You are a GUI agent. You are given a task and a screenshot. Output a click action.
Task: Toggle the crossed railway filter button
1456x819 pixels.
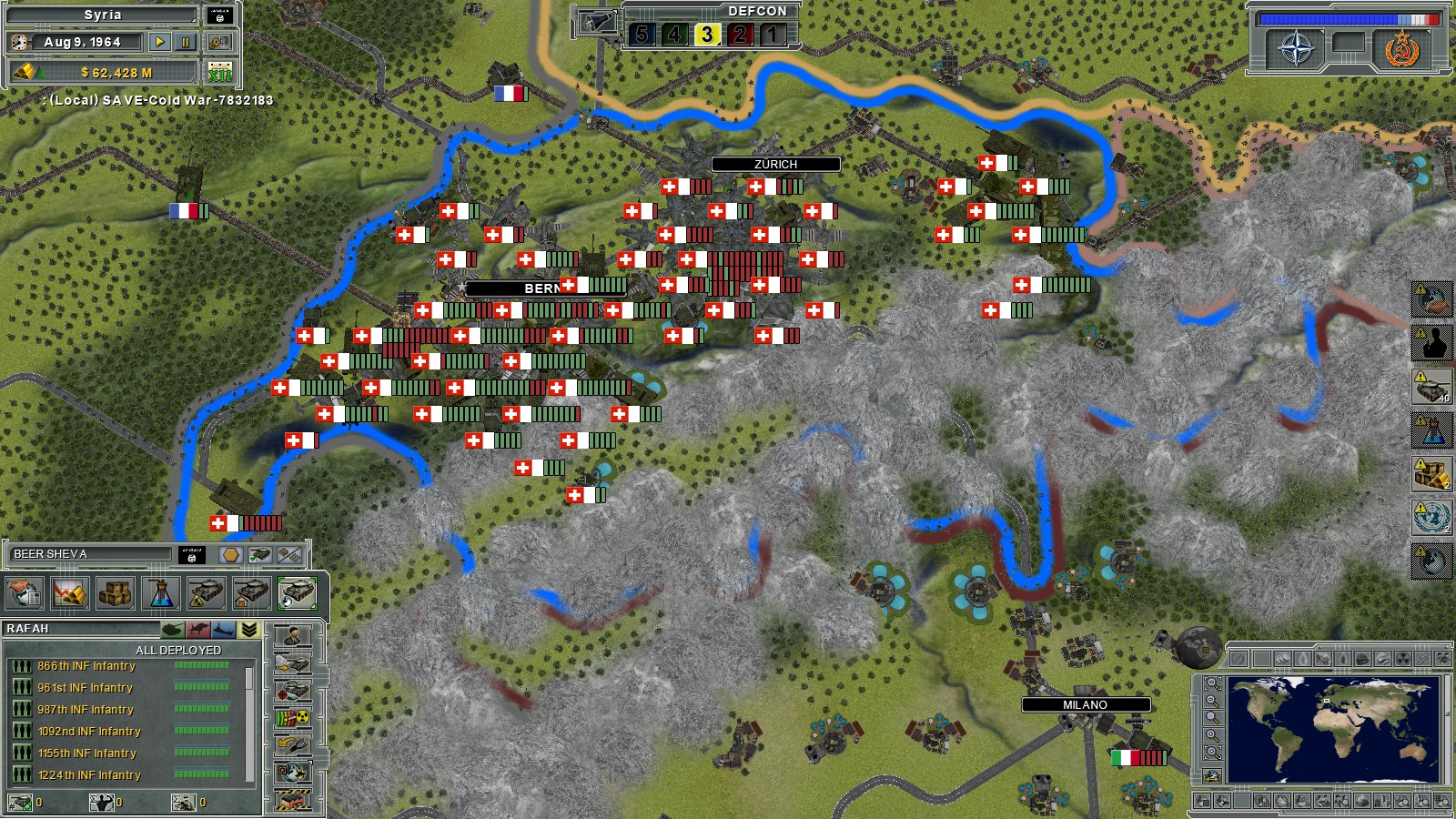288,555
